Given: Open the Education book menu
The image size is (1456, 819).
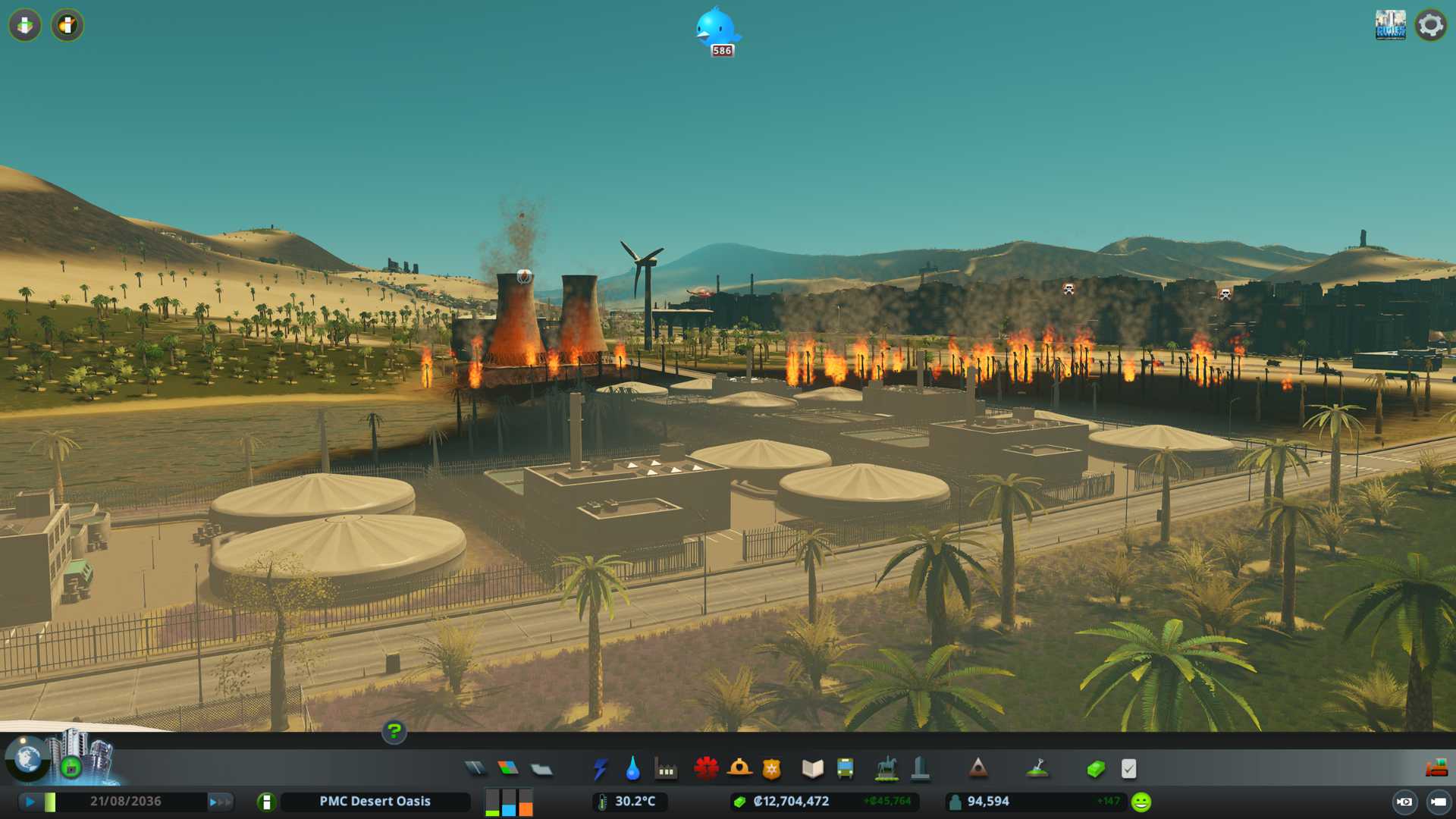Looking at the screenshot, I should tap(812, 769).
